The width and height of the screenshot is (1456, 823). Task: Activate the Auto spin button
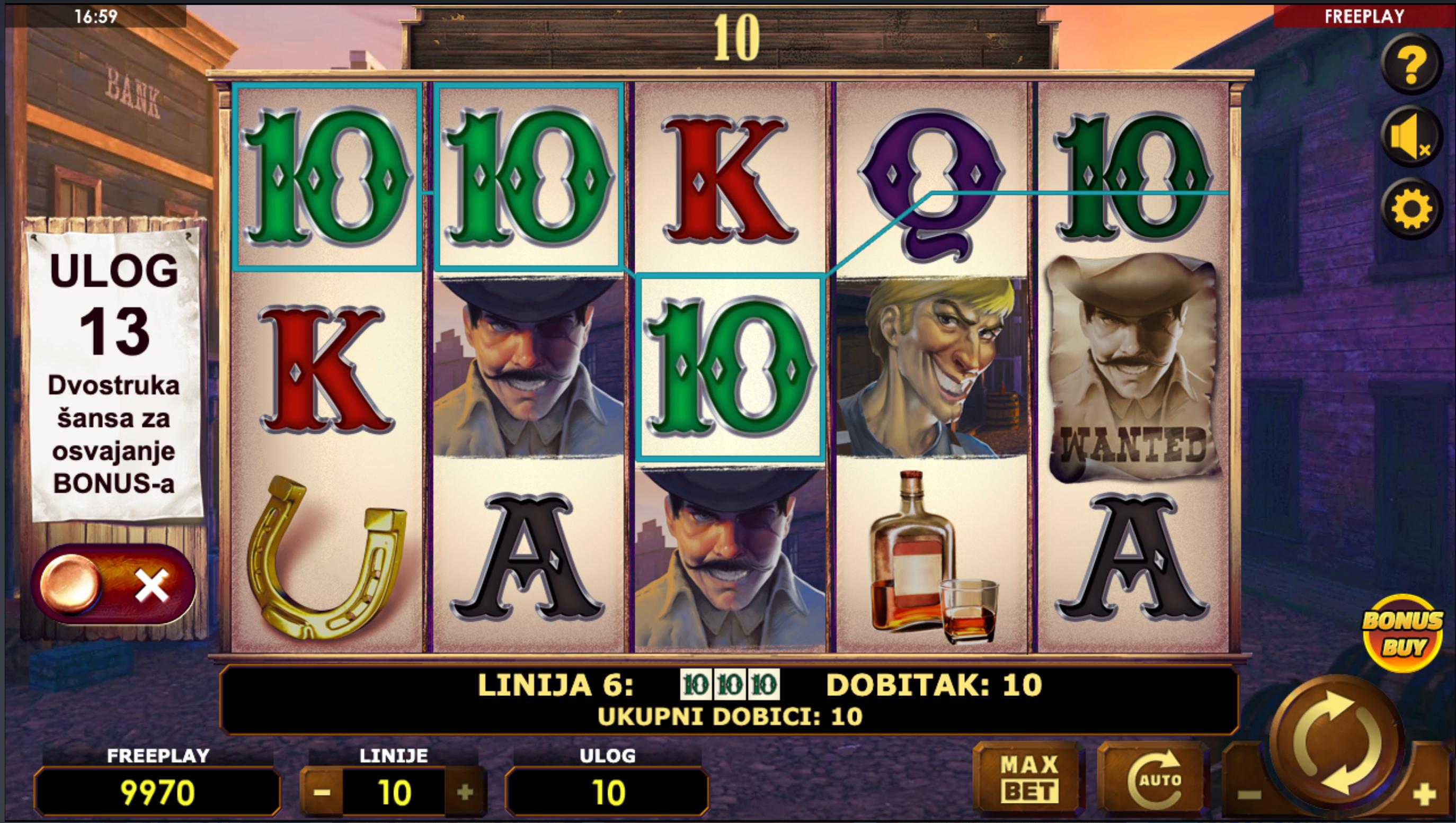click(1153, 781)
